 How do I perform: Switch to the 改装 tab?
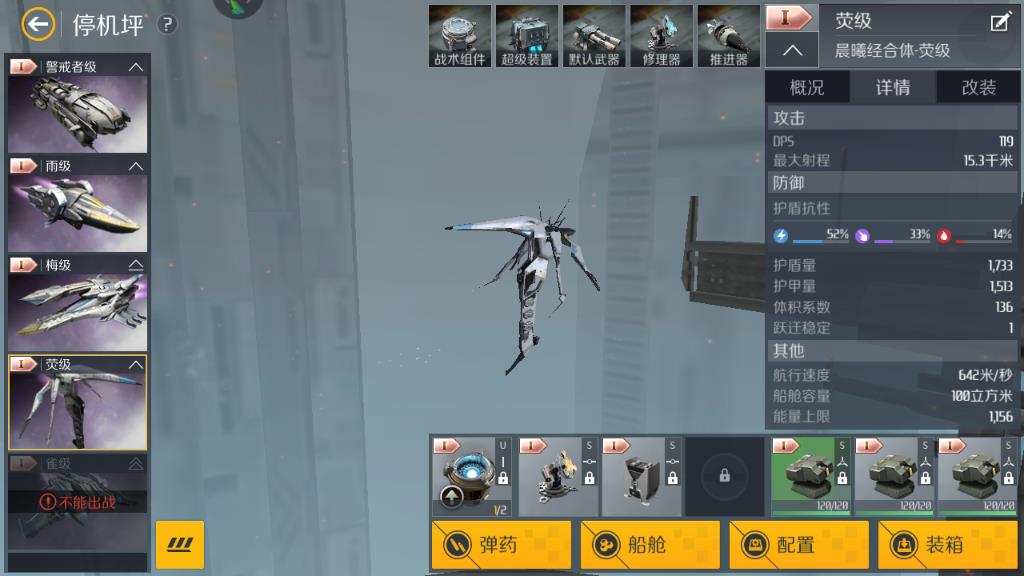(979, 88)
